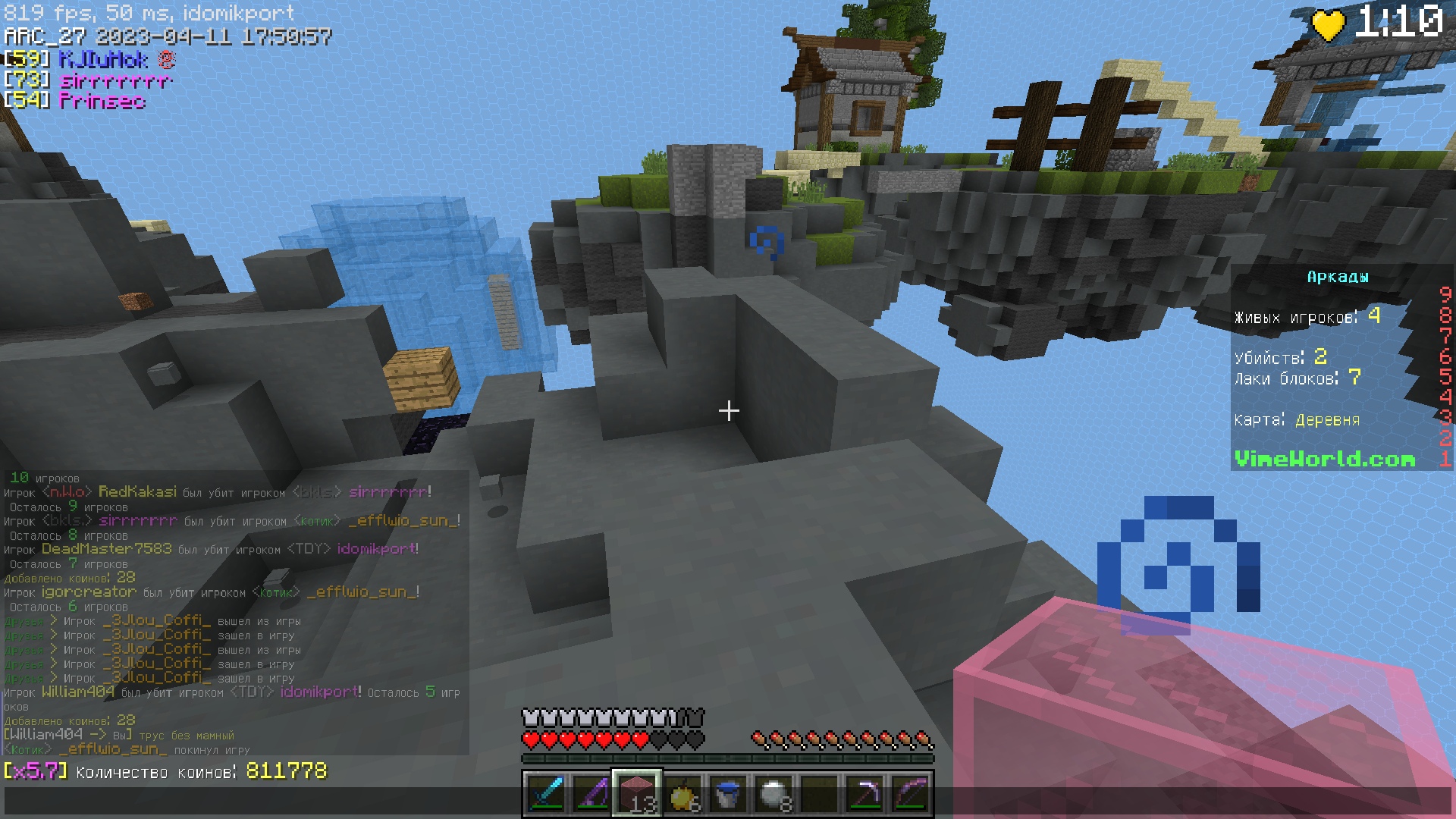Pick the water bucket slot
Image resolution: width=1456 pixels, height=819 pixels.
click(728, 794)
